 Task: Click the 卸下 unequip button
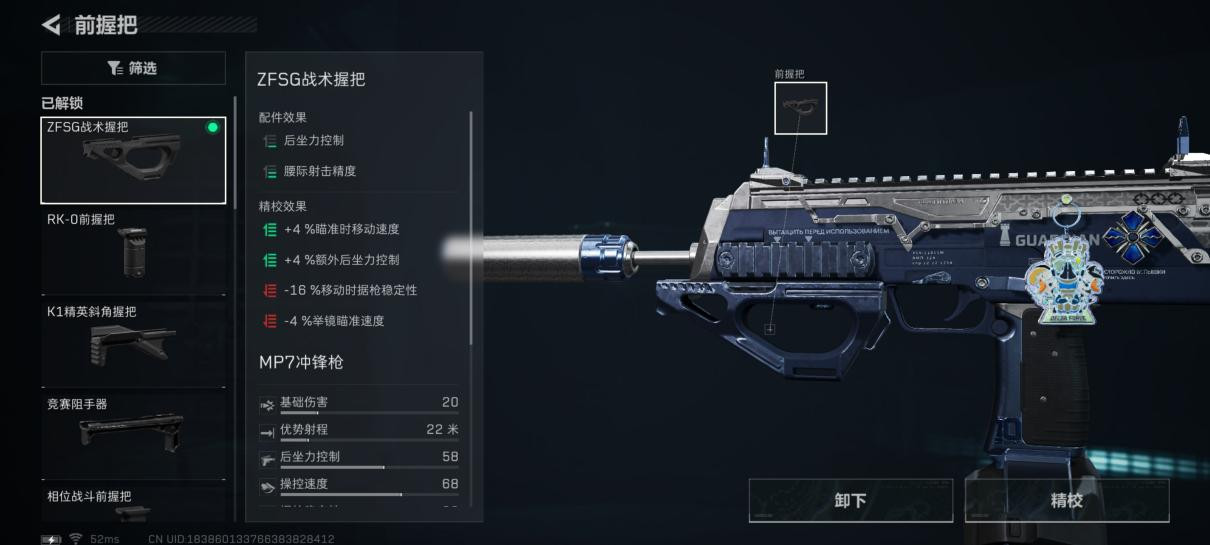click(850, 500)
